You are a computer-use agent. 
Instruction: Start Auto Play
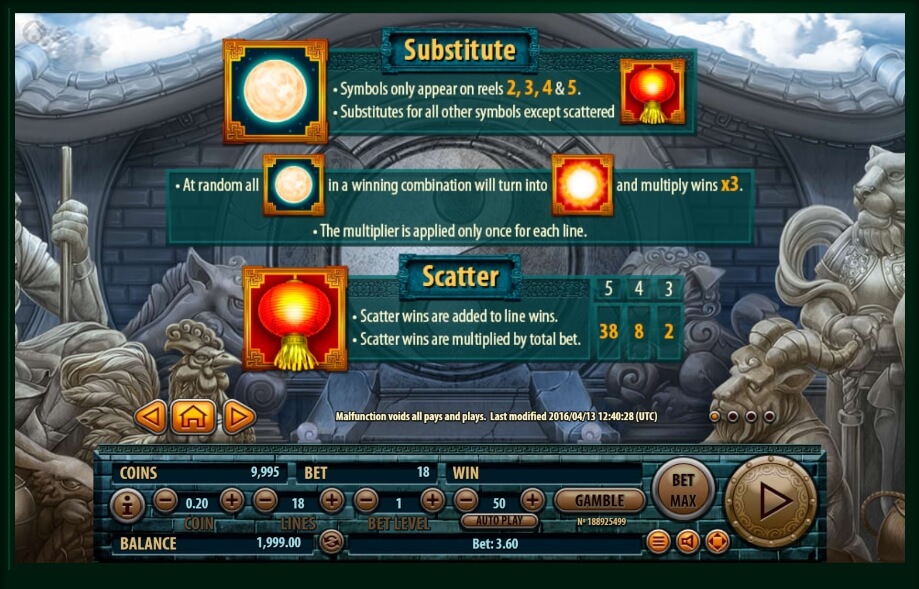click(x=499, y=521)
